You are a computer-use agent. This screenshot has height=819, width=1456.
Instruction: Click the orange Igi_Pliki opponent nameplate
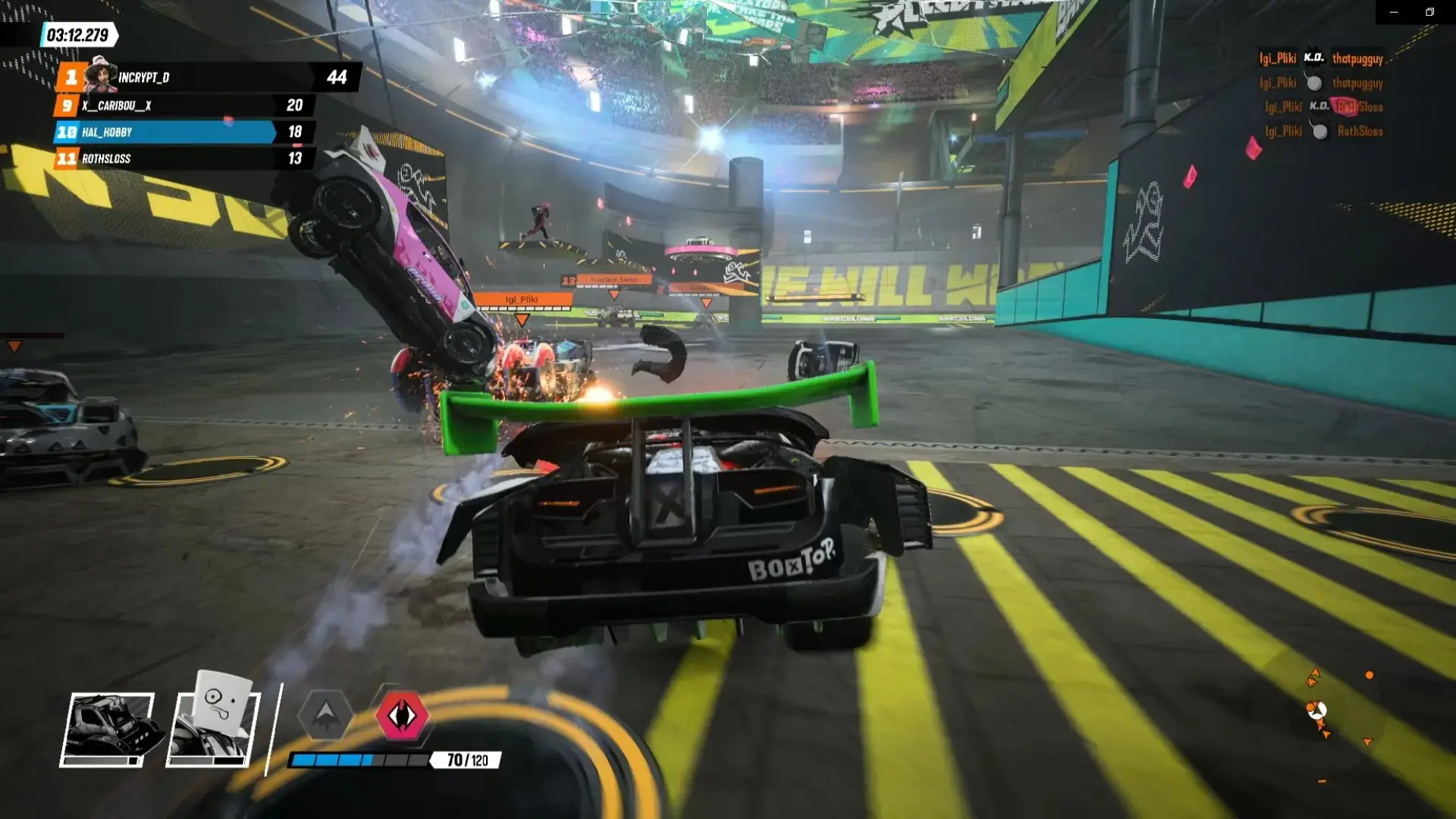(522, 300)
